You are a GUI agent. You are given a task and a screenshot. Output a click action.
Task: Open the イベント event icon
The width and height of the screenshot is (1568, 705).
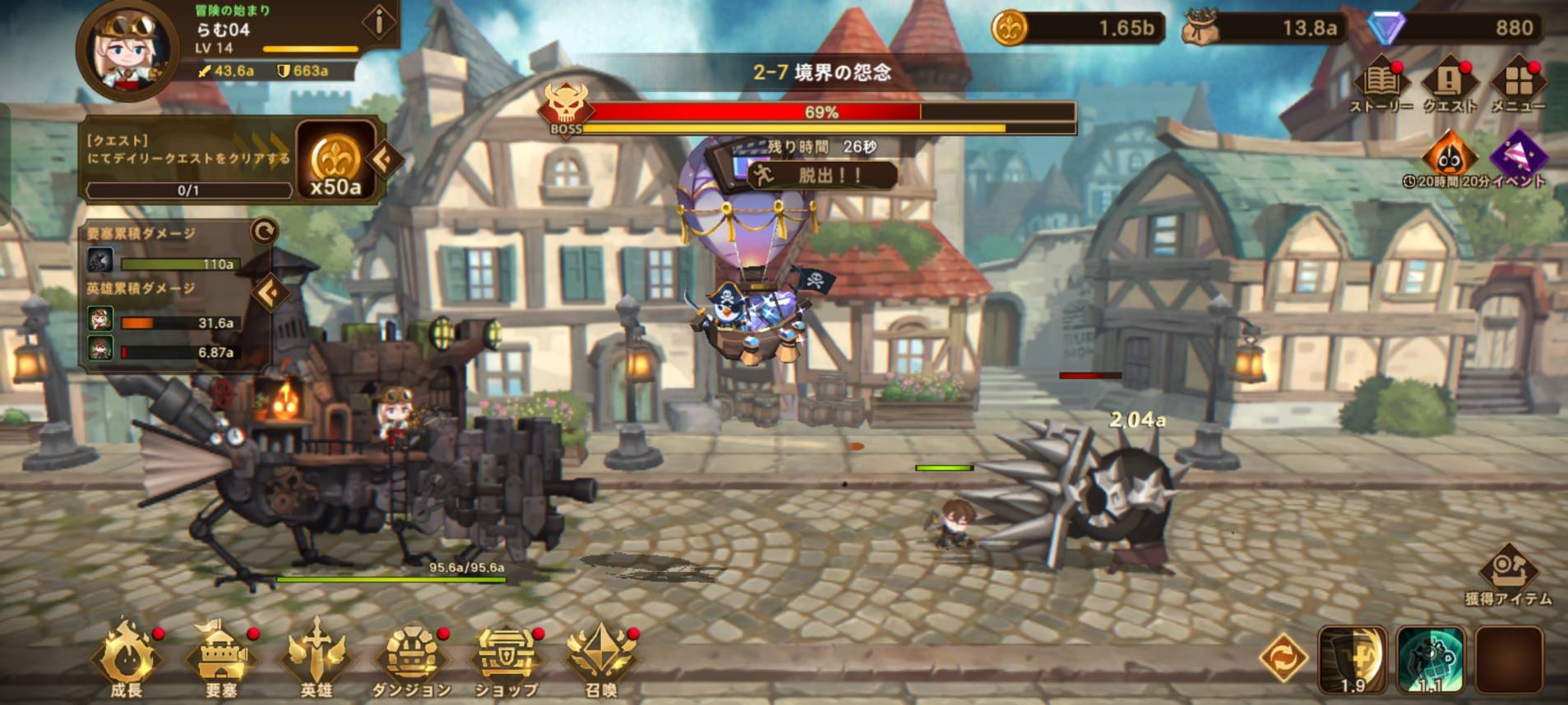[1519, 160]
